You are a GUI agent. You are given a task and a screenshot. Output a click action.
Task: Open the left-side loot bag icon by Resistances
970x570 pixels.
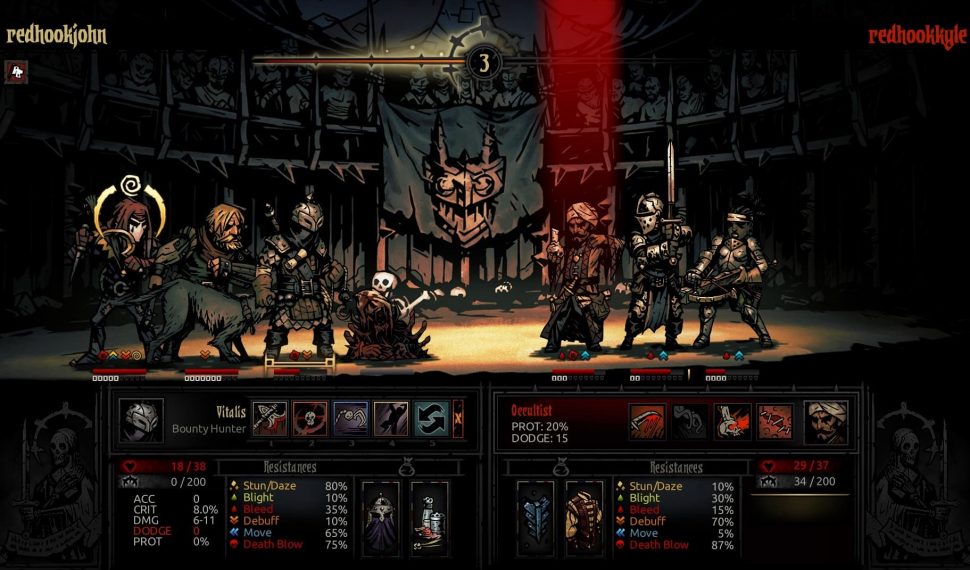click(408, 466)
